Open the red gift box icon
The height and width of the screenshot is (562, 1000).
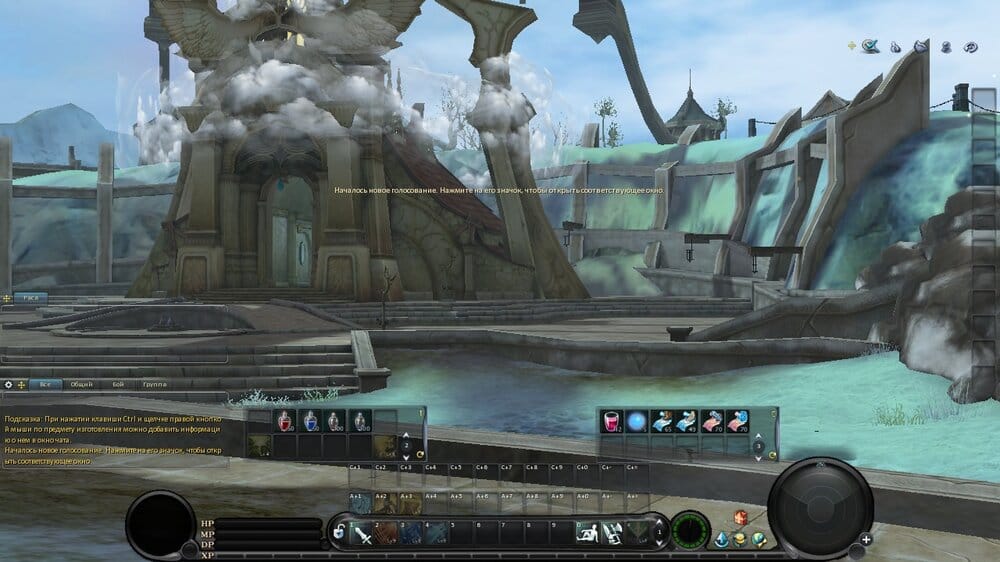click(741, 517)
